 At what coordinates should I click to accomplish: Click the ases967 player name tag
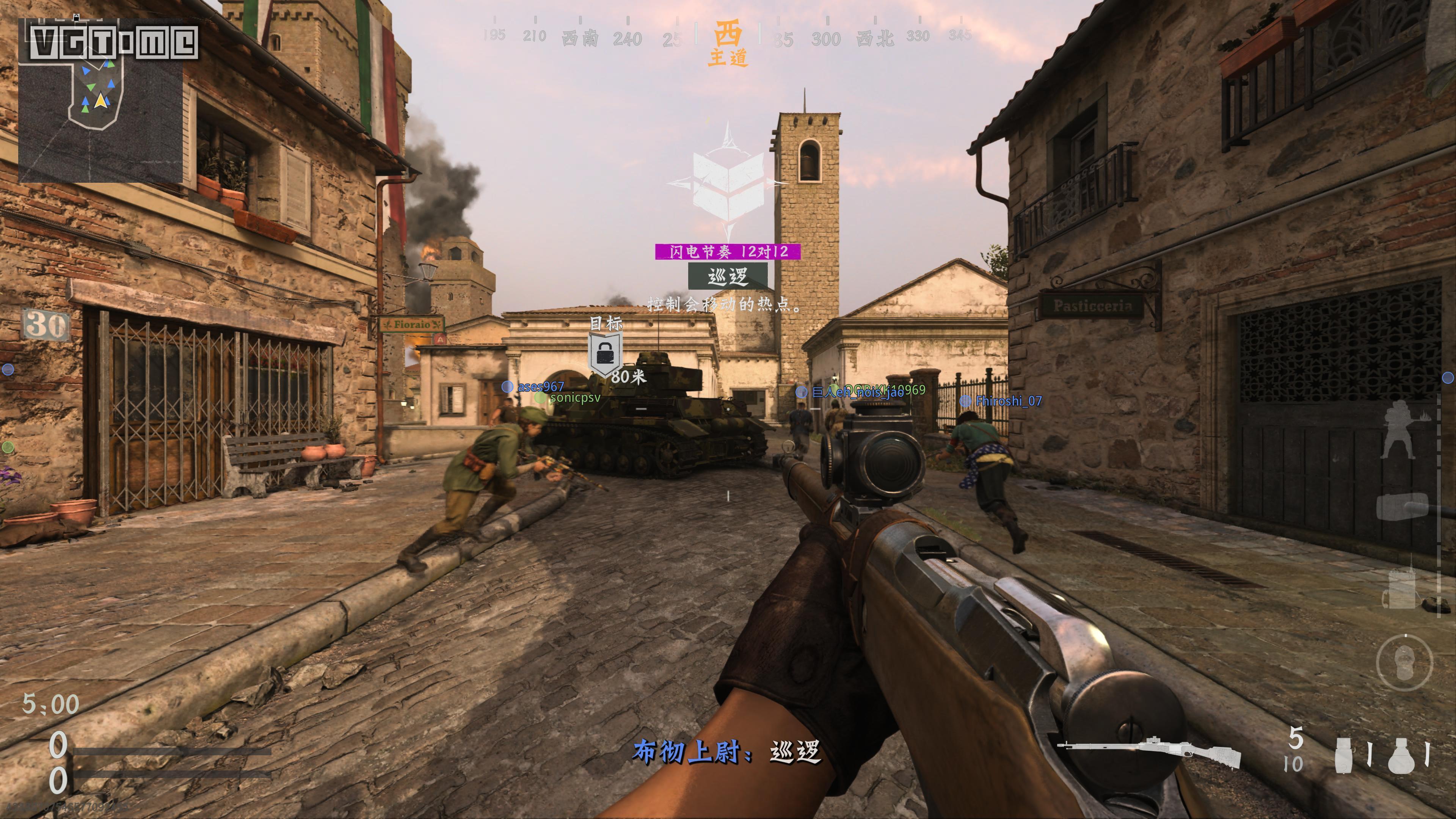(540, 387)
